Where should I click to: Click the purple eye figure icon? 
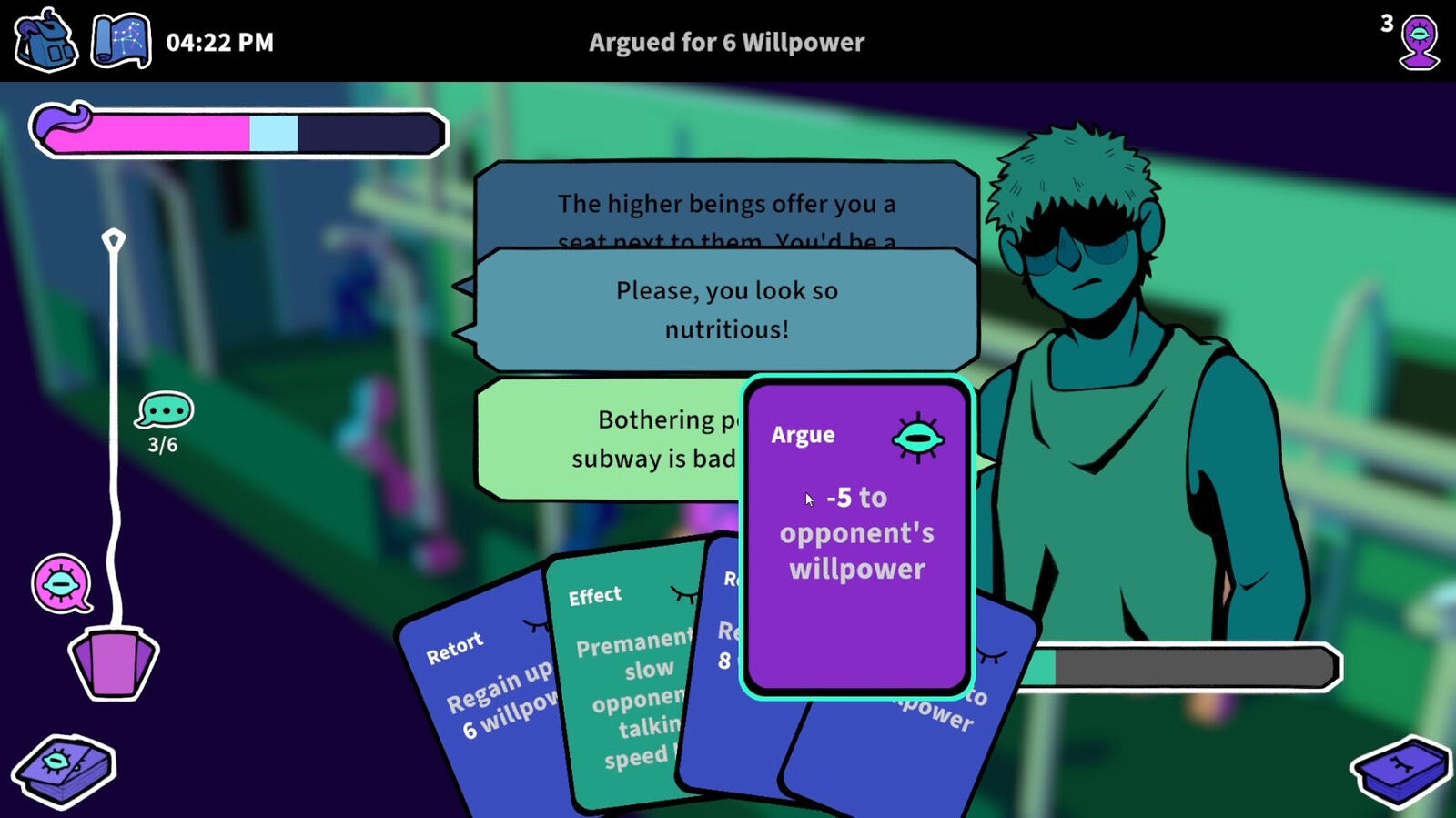click(1420, 43)
